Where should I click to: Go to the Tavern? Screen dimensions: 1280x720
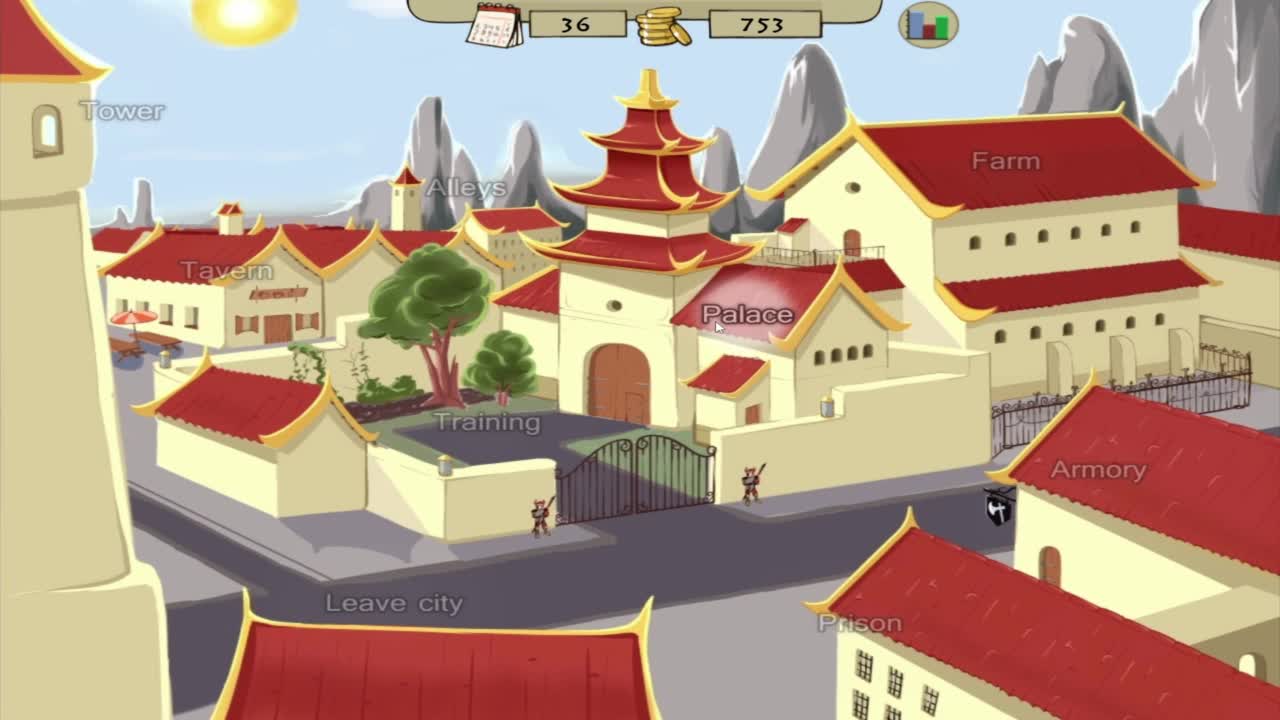tap(226, 271)
